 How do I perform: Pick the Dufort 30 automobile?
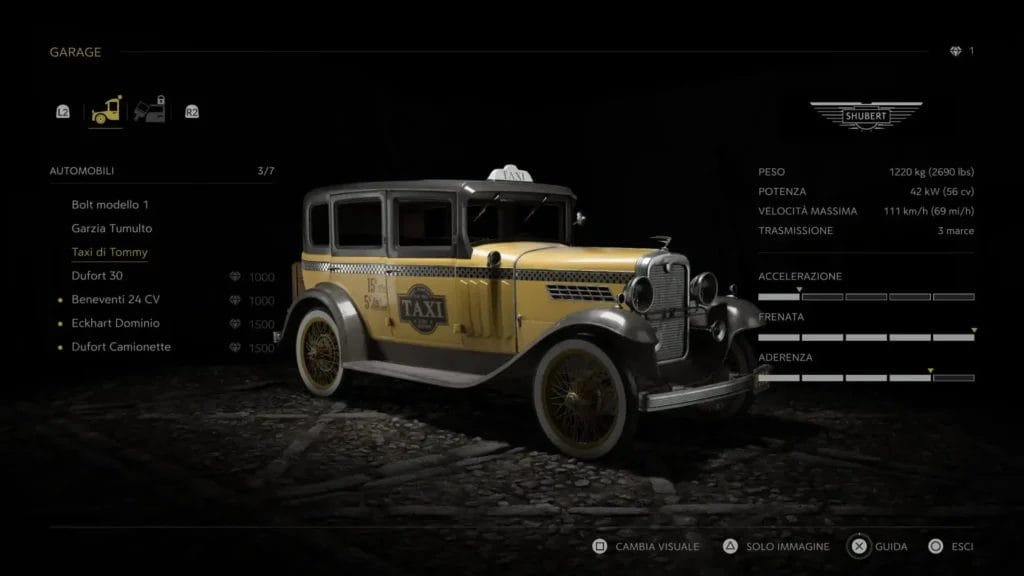[97, 276]
